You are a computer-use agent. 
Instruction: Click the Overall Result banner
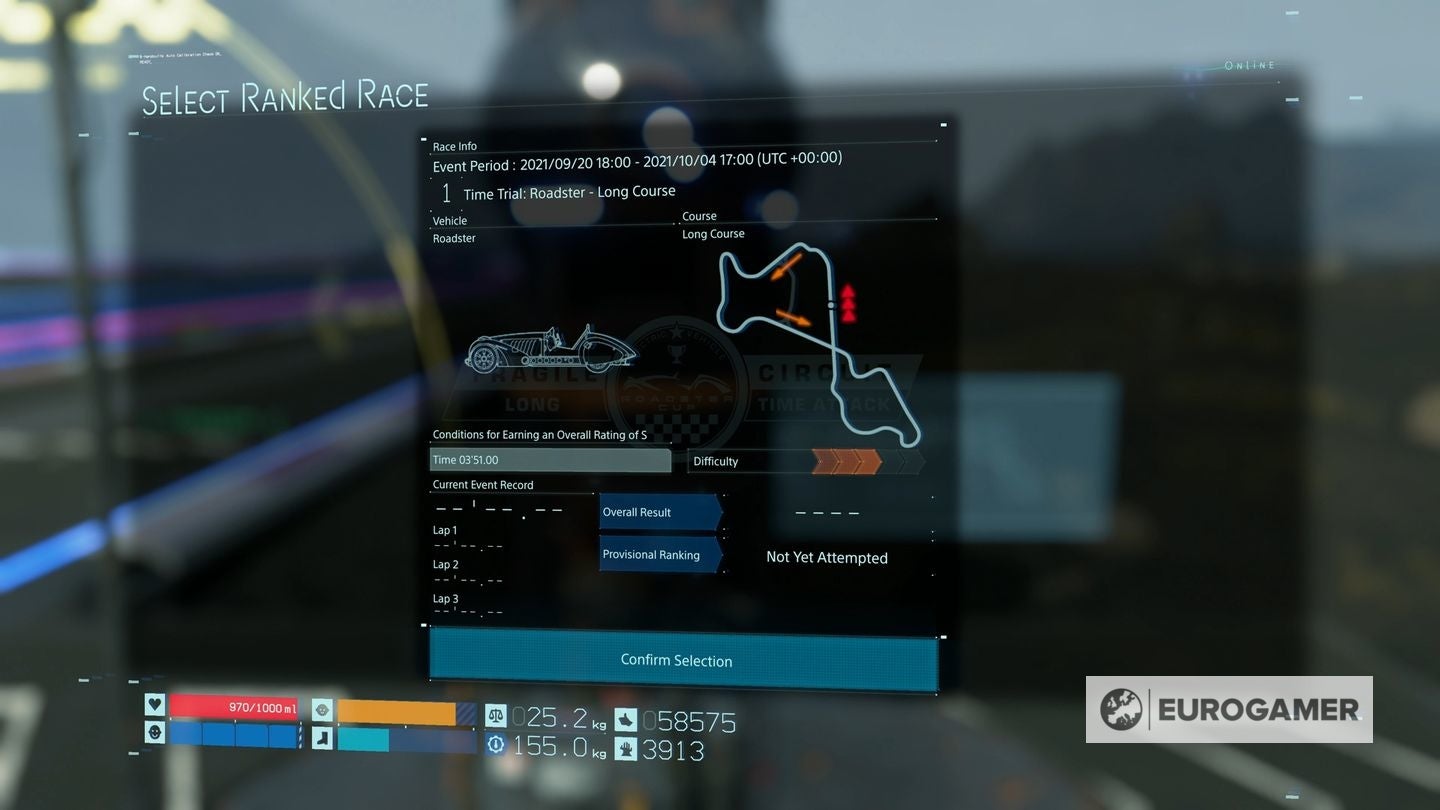pos(657,511)
